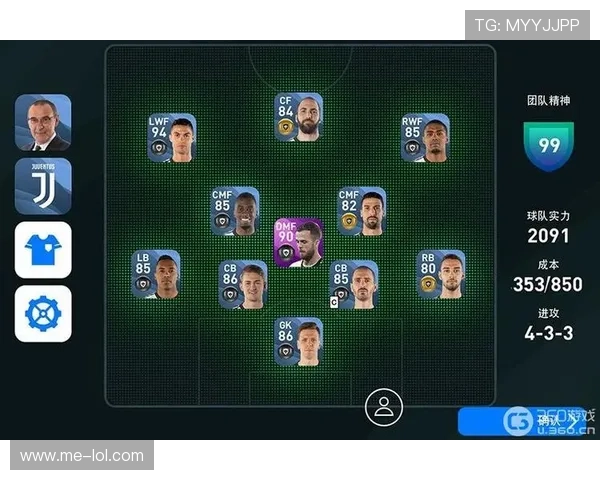This screenshot has width=600, height=480.
Task: Select the Juventus team emblem button
Action: (43, 185)
